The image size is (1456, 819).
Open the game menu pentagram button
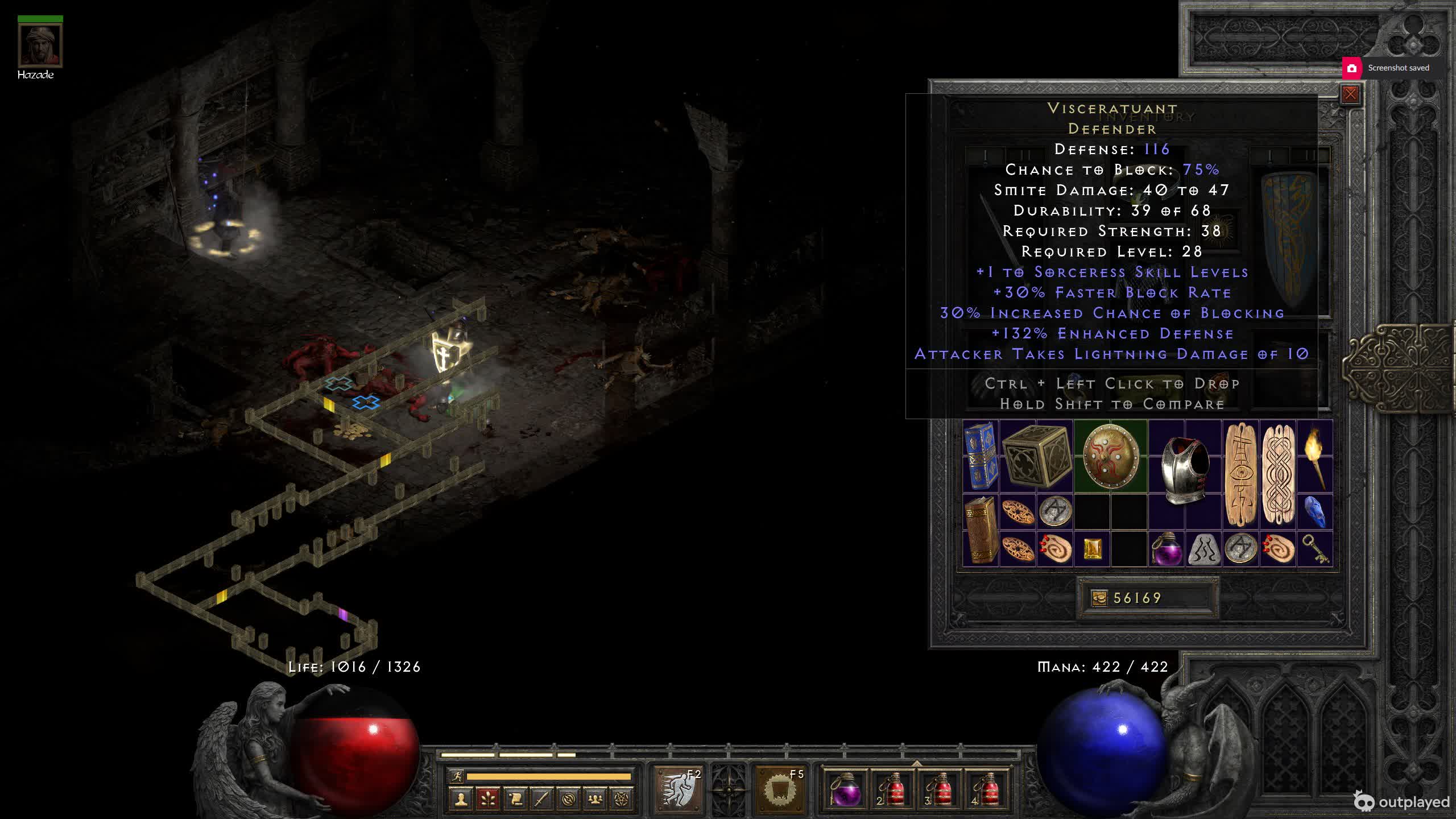622,800
